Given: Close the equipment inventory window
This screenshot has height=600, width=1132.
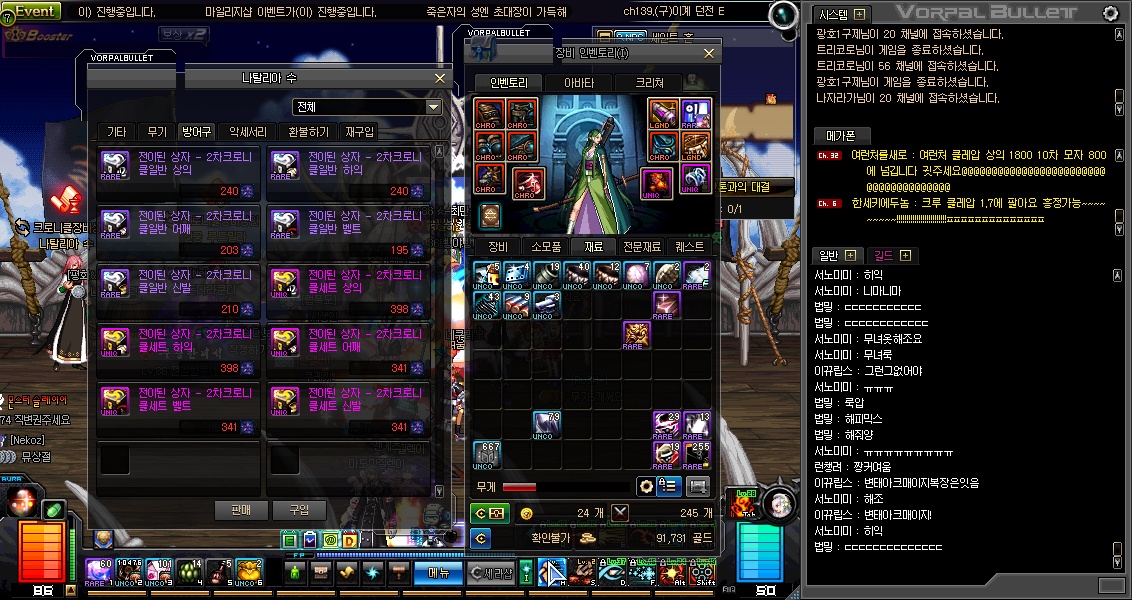Looking at the screenshot, I should pyautogui.click(x=709, y=53).
